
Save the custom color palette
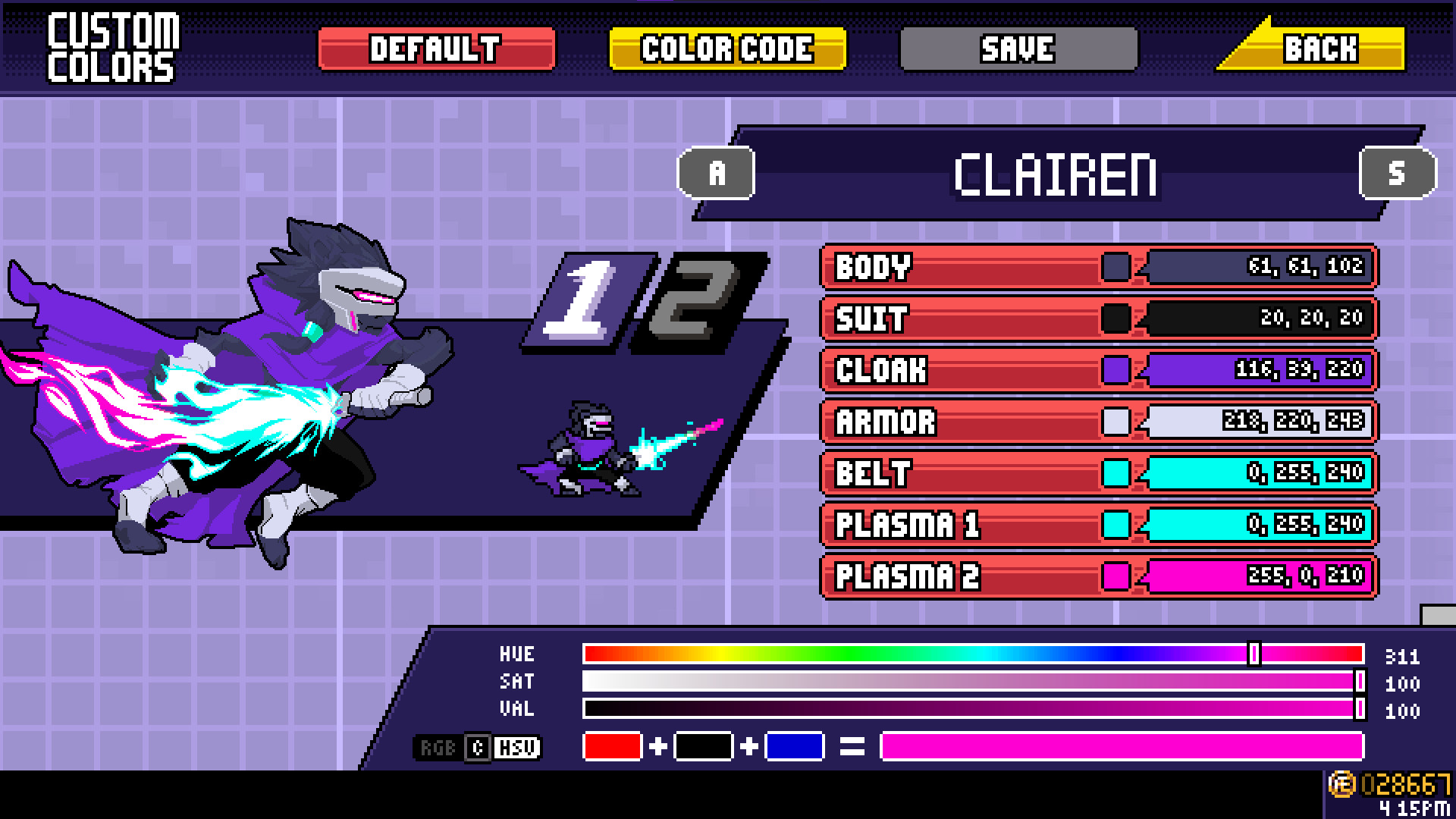[x=1016, y=48]
